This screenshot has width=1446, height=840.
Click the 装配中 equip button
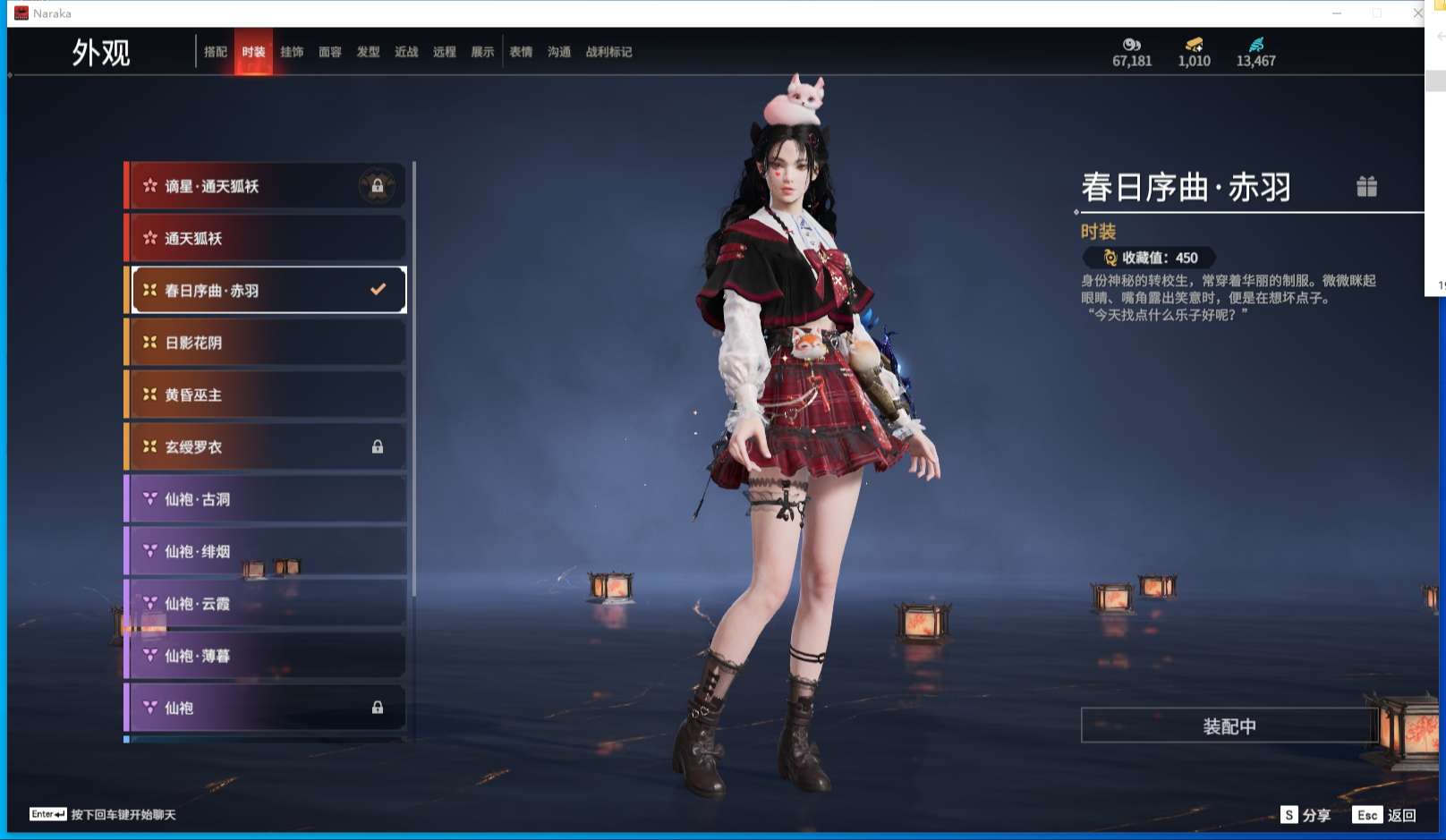coord(1229,725)
